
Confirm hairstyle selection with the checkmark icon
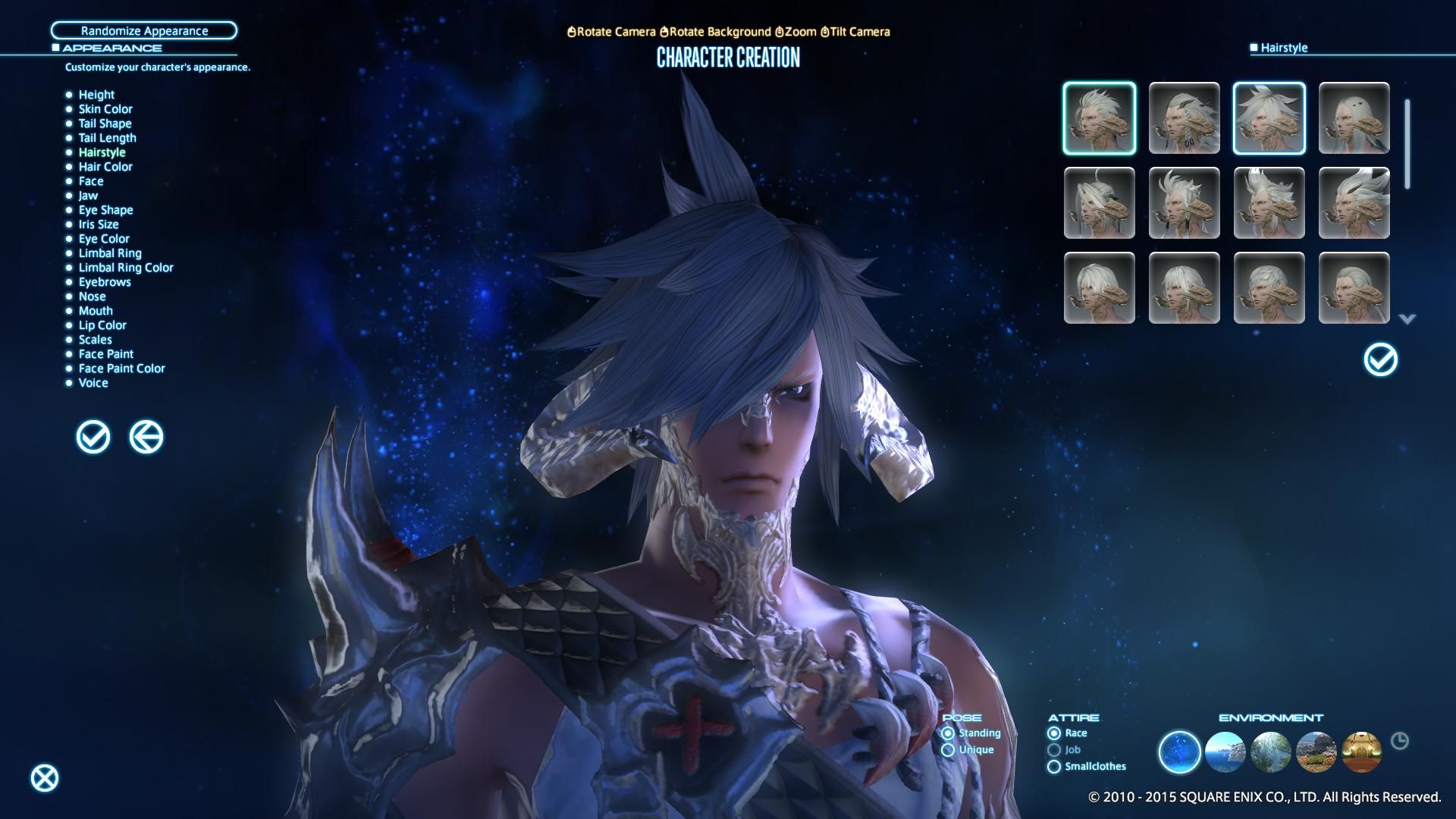(1380, 360)
